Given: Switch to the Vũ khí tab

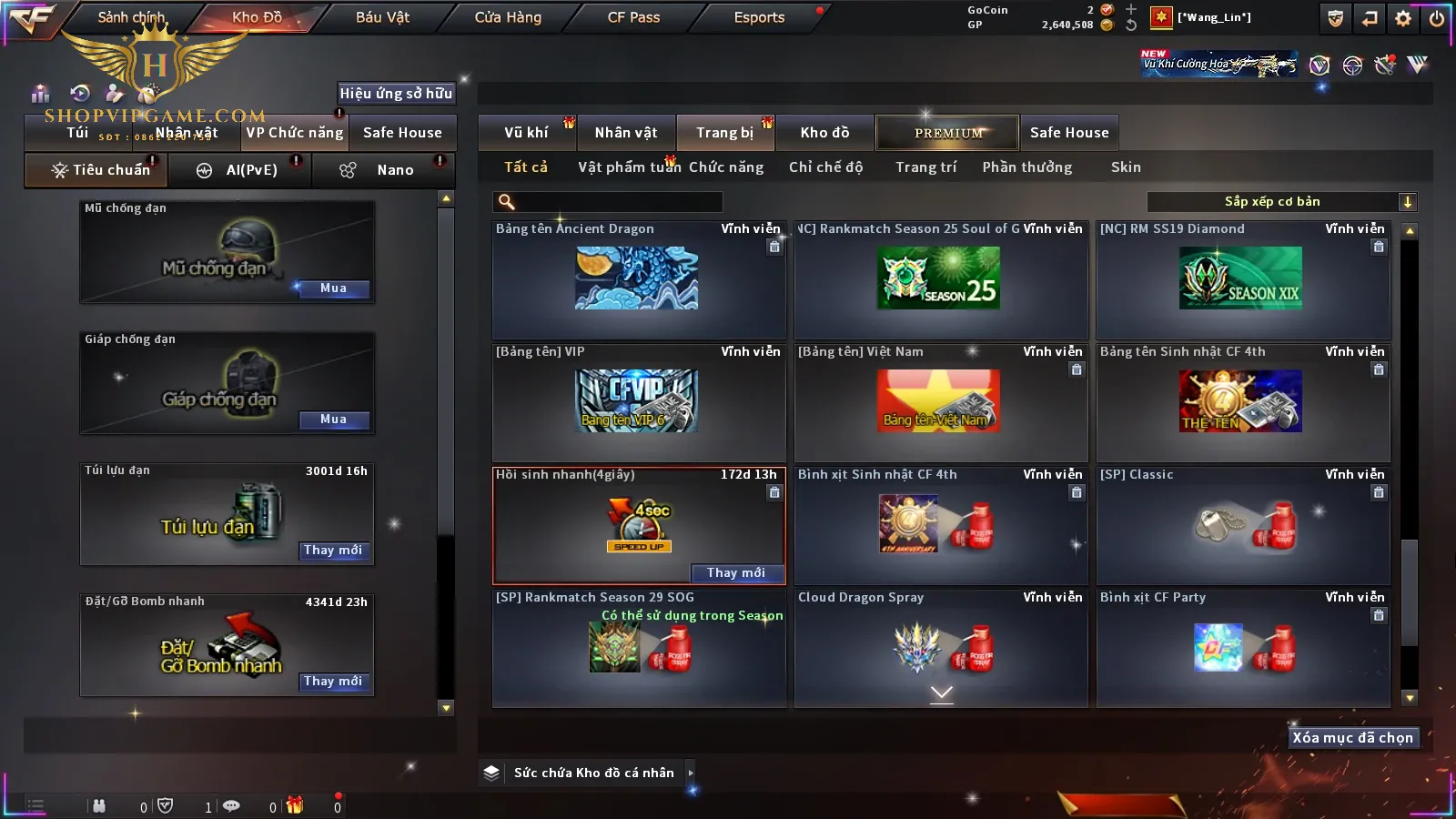Looking at the screenshot, I should 526,133.
